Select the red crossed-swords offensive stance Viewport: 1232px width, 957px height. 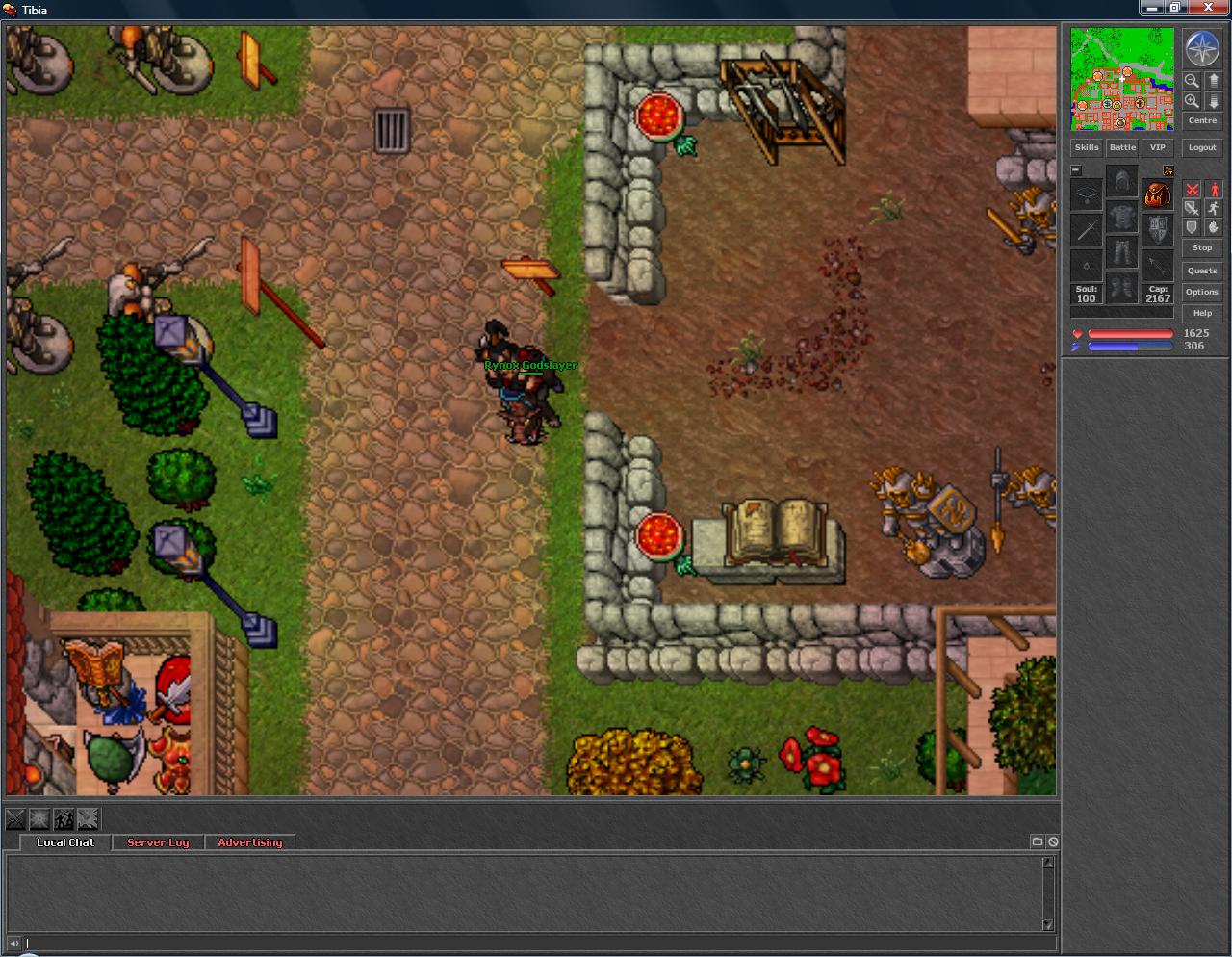pyautogui.click(x=1193, y=190)
